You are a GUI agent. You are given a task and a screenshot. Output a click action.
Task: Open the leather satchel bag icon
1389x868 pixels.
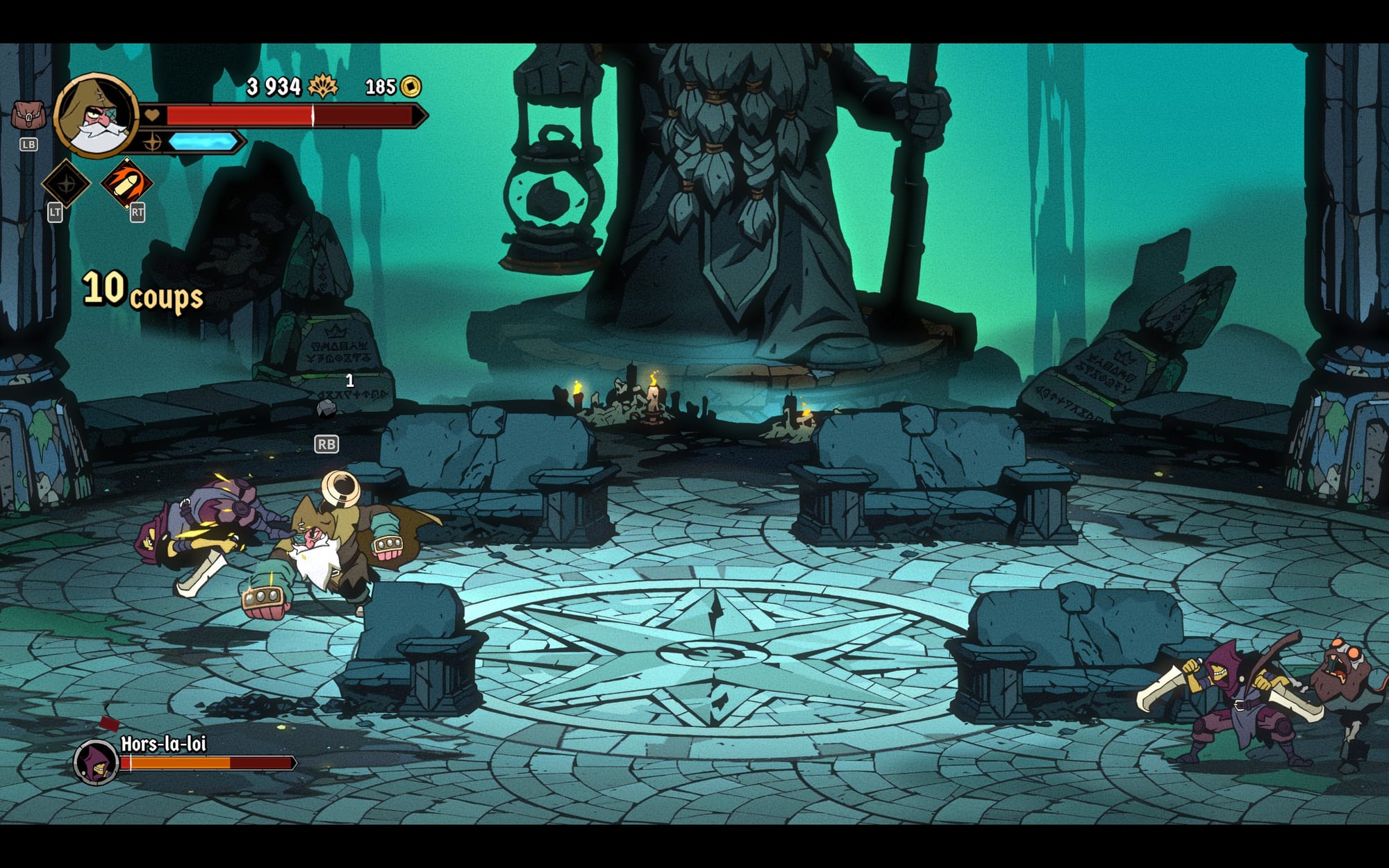click(x=28, y=115)
